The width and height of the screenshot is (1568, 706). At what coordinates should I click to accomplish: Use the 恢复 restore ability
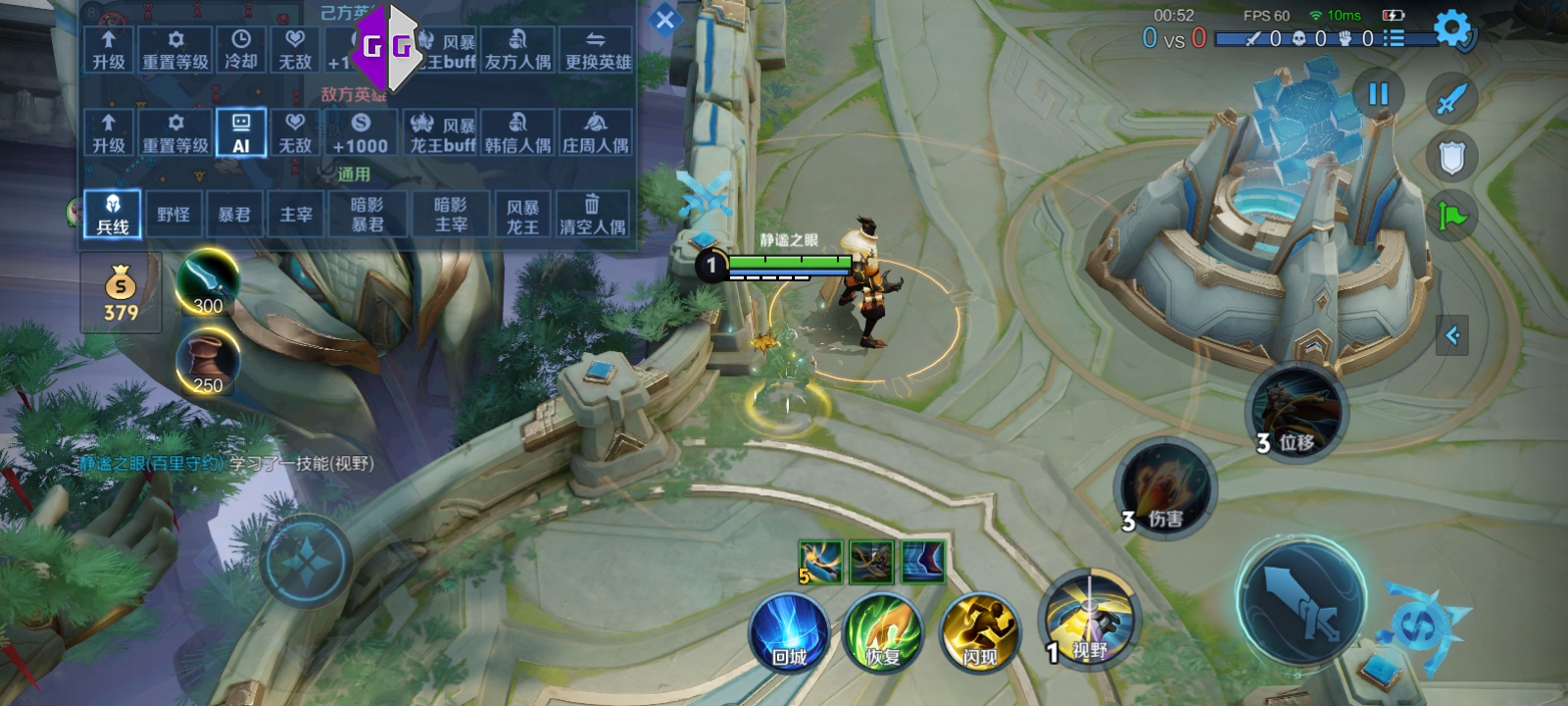point(883,633)
